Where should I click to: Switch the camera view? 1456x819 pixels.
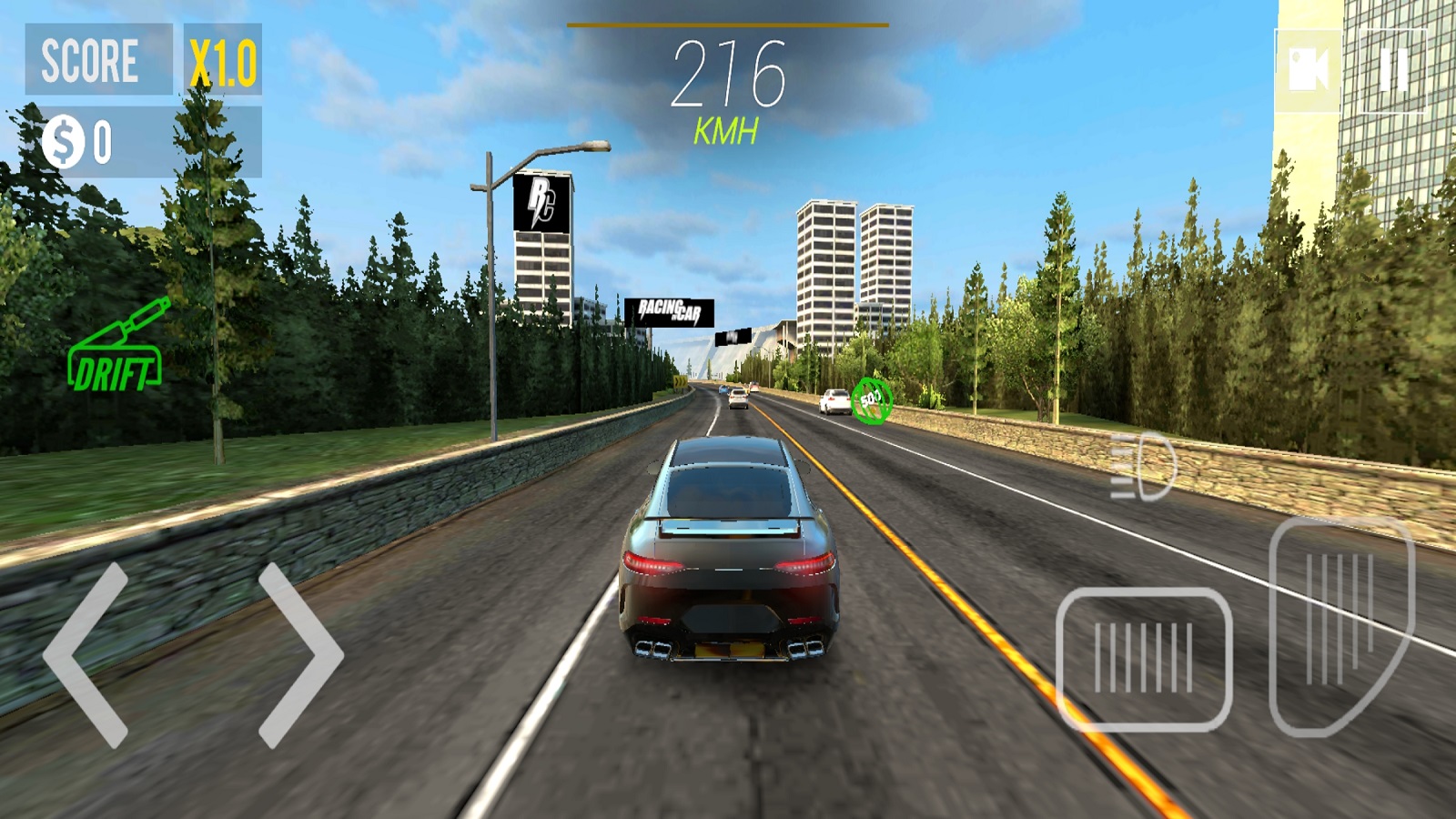pos(1309,70)
